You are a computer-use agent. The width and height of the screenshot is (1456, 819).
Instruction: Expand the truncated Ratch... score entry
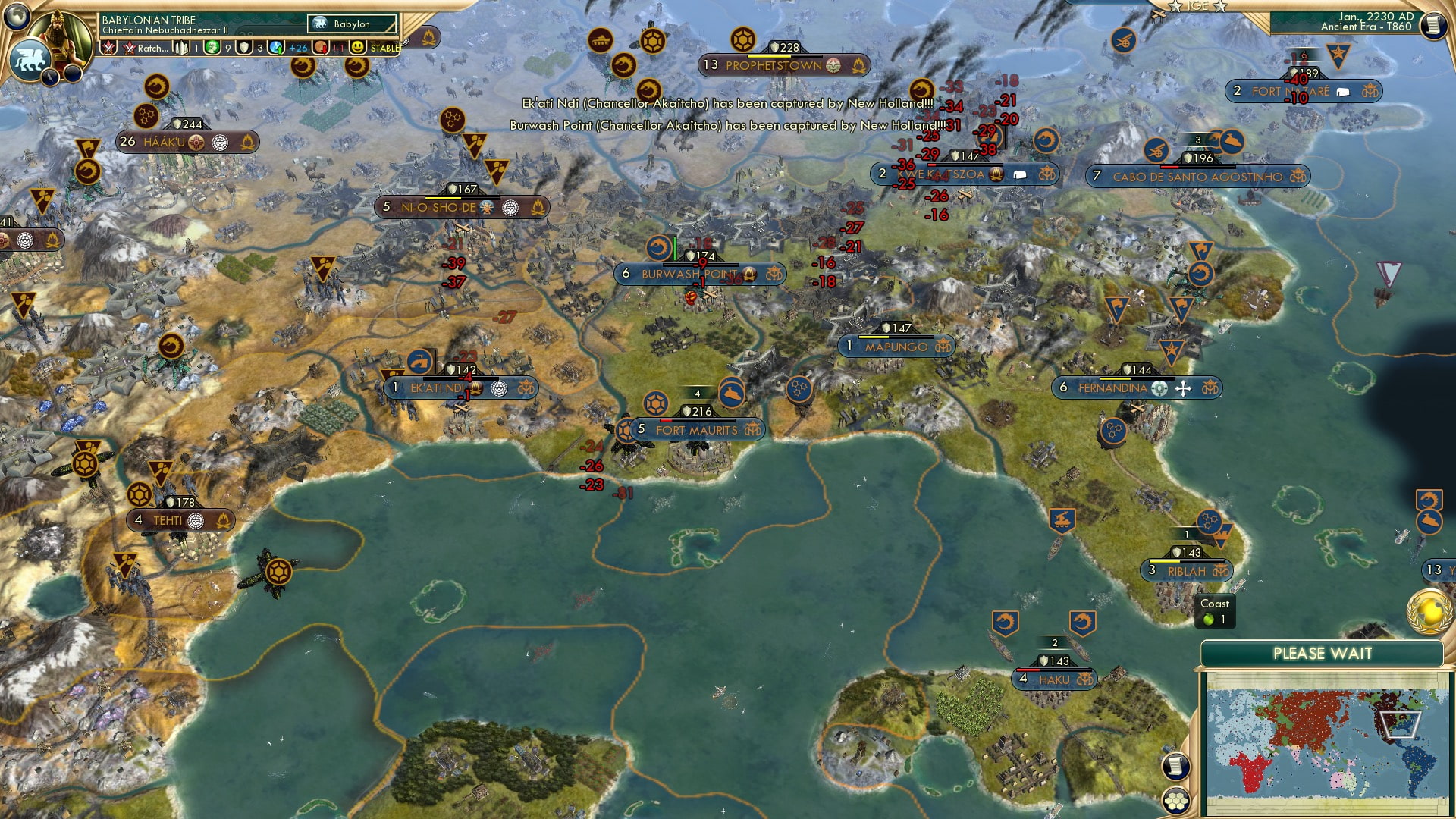click(152, 48)
